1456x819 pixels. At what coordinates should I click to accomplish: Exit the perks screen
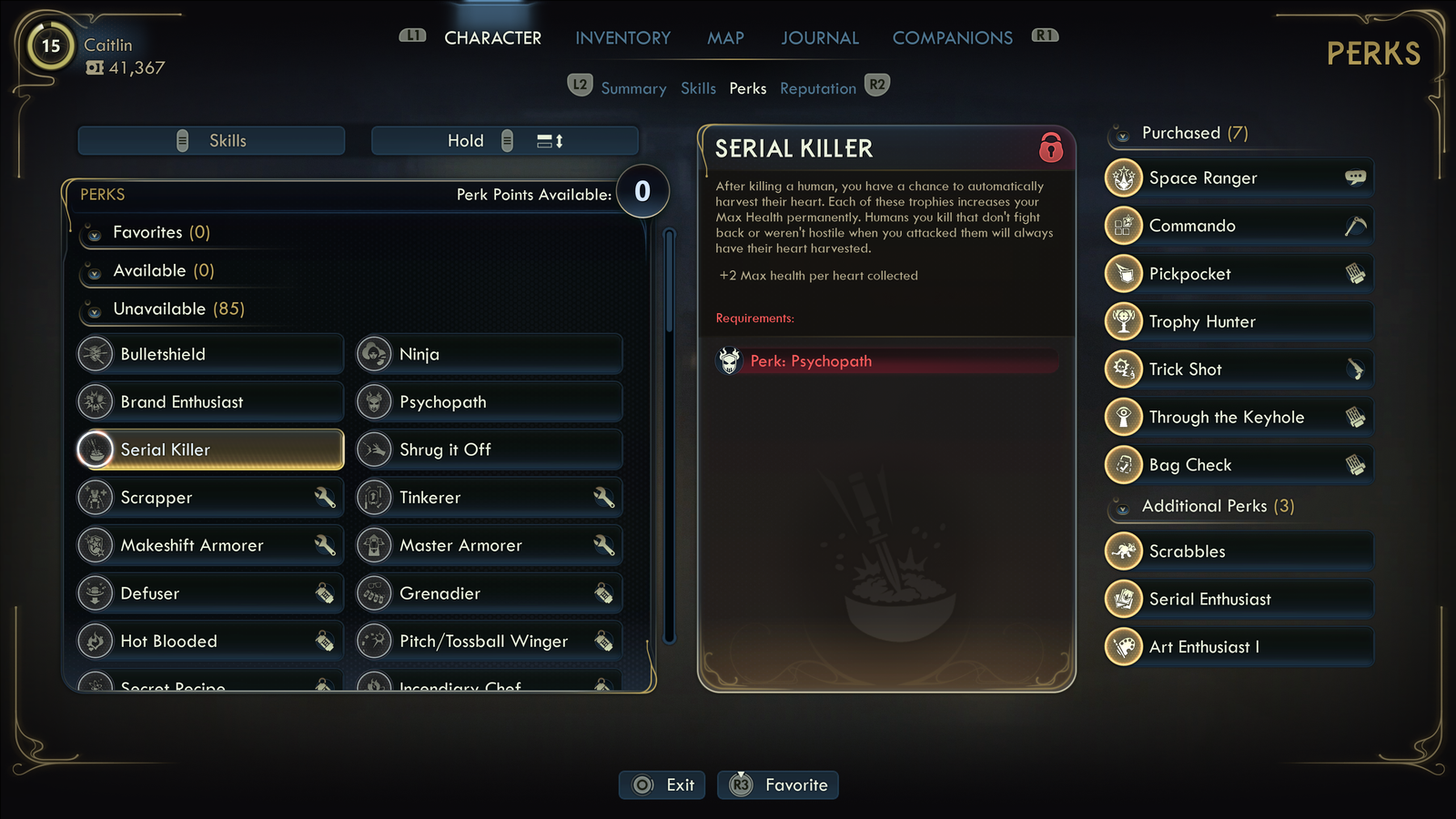(x=662, y=784)
